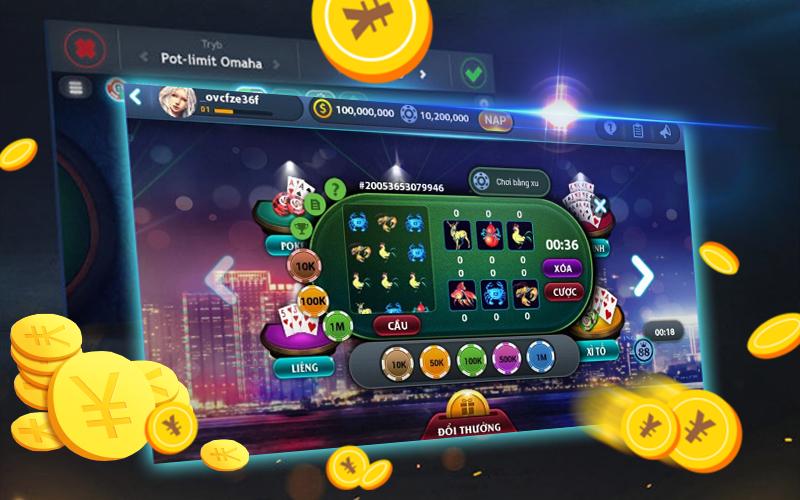Confirm the bet with CƯỢC
Image resolution: width=800 pixels, height=500 pixels.
[563, 292]
